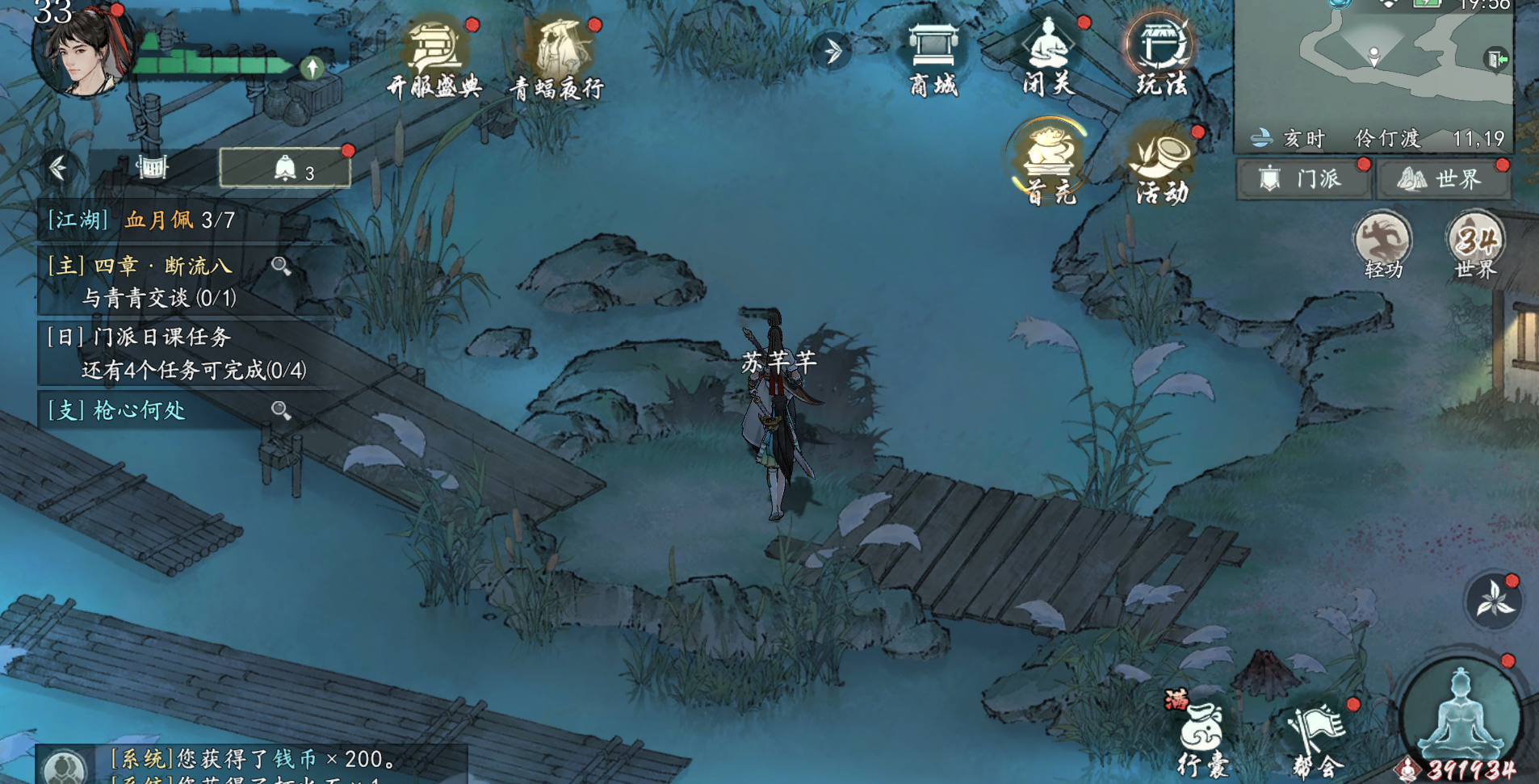Image resolution: width=1539 pixels, height=784 pixels.
Task: Open the 行囊 inventory bag
Action: pos(1201,736)
